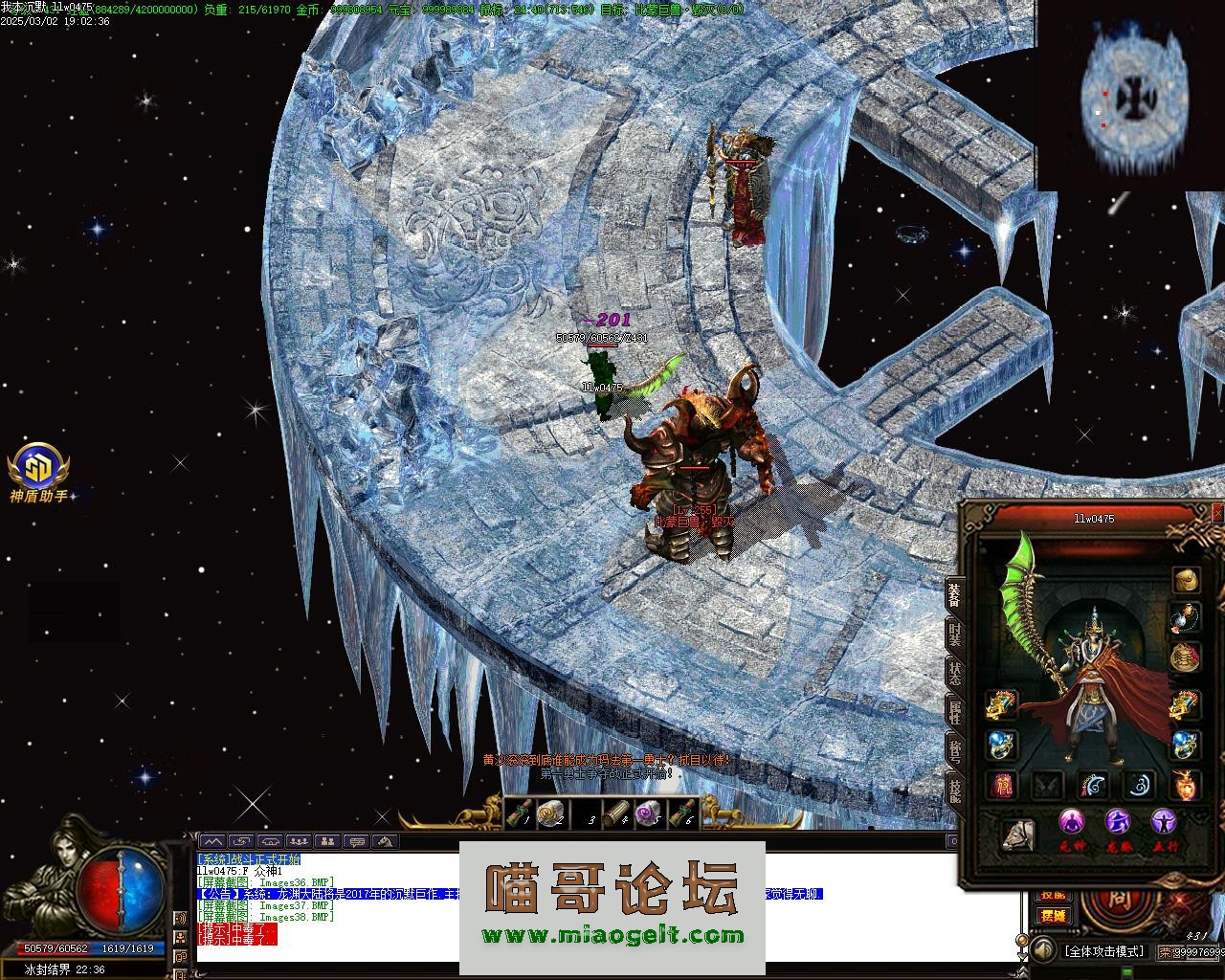Activate the 元神 purple orb

coord(1072,823)
